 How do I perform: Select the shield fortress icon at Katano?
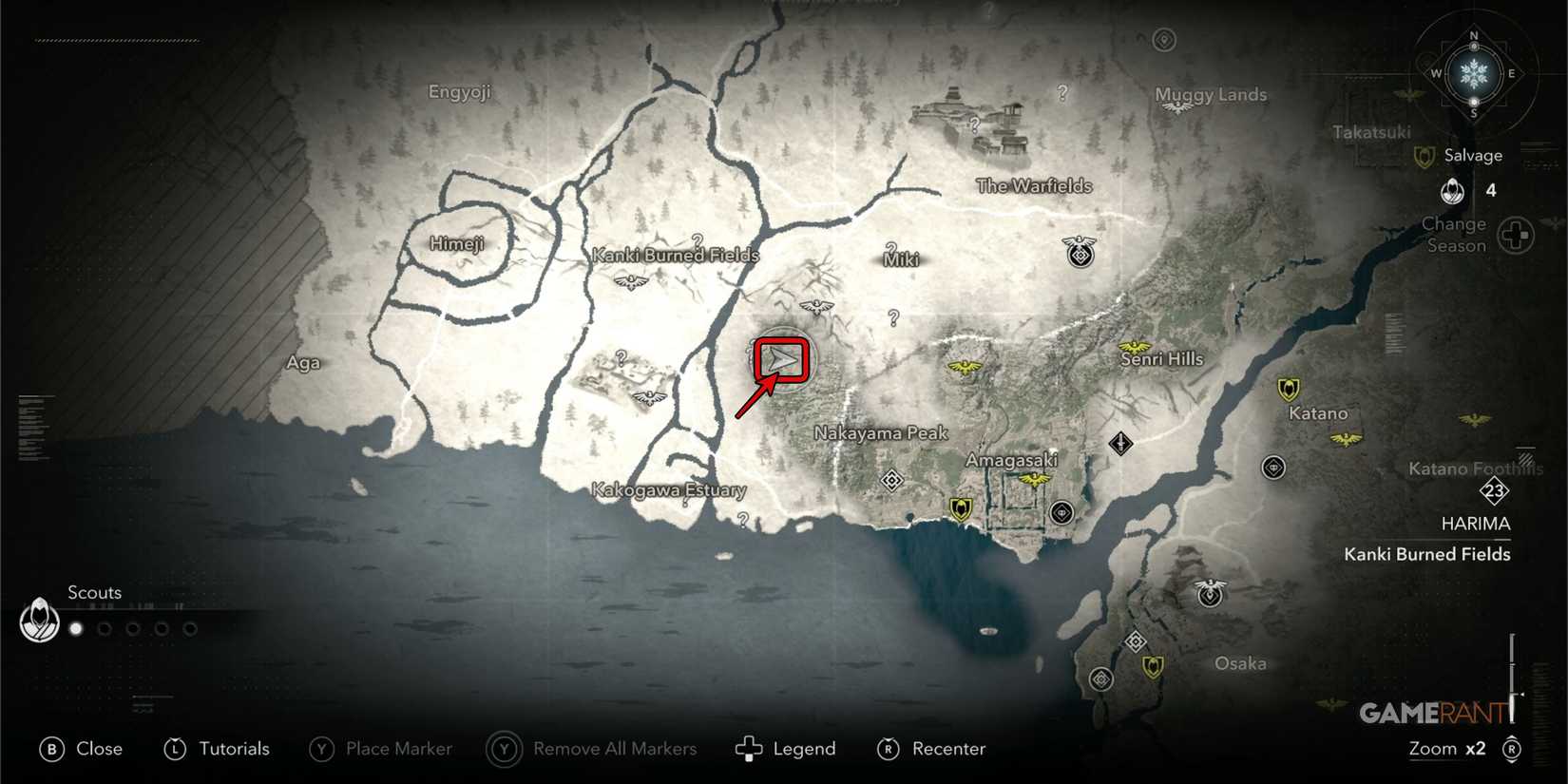pos(1288,390)
